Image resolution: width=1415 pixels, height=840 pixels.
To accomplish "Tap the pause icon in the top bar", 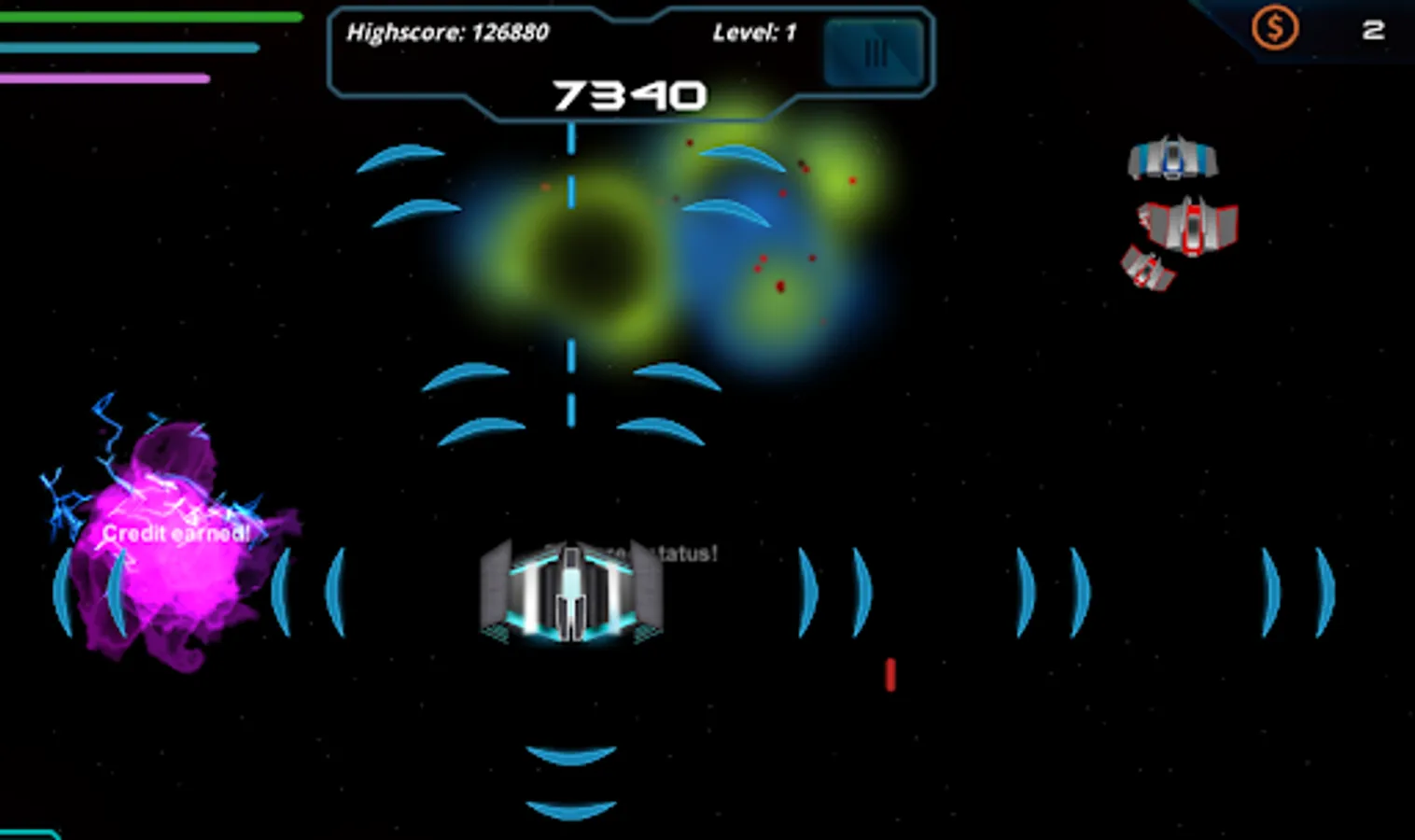I will click(x=874, y=53).
